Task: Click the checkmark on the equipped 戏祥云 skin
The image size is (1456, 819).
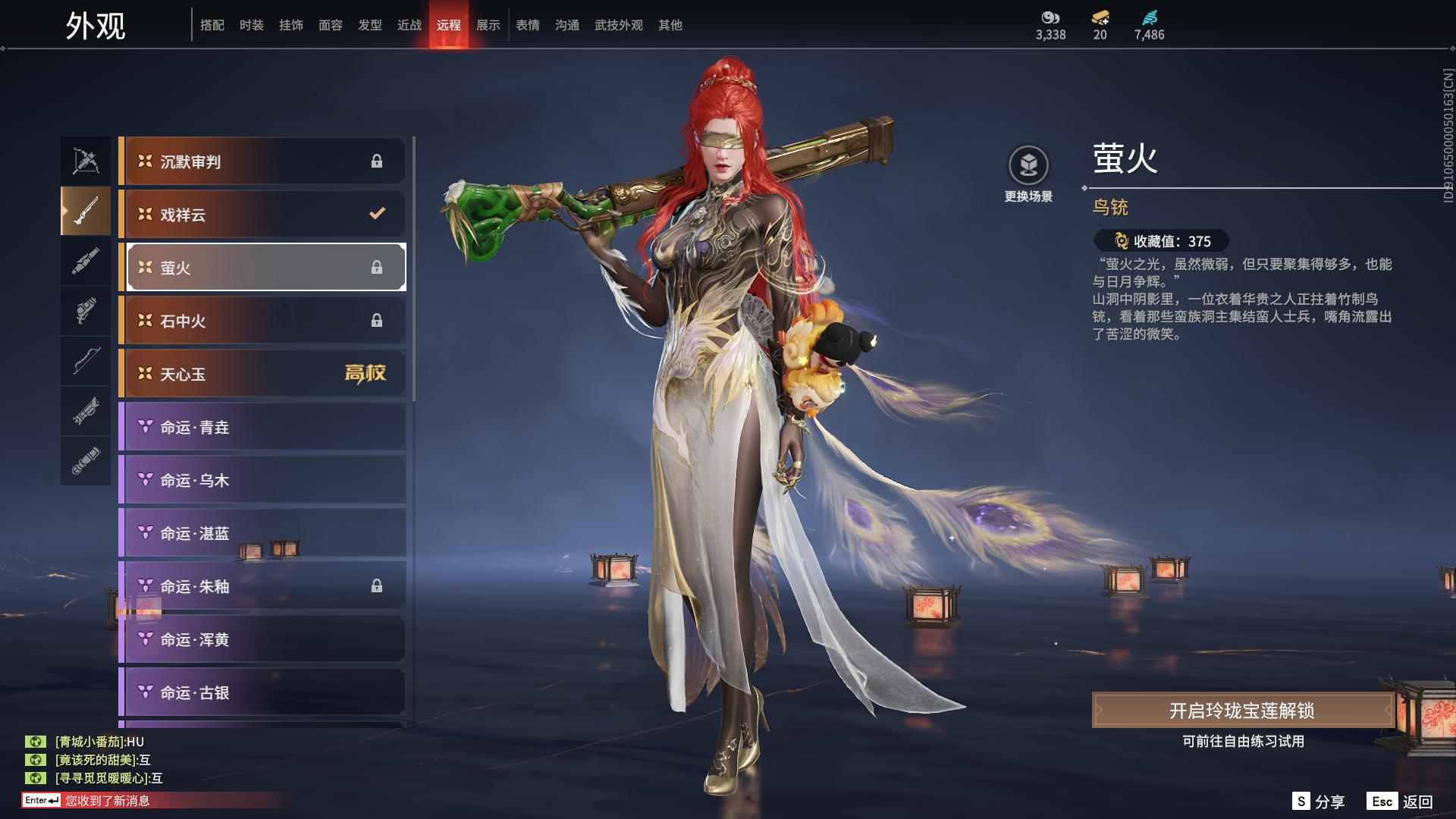Action: point(377,214)
